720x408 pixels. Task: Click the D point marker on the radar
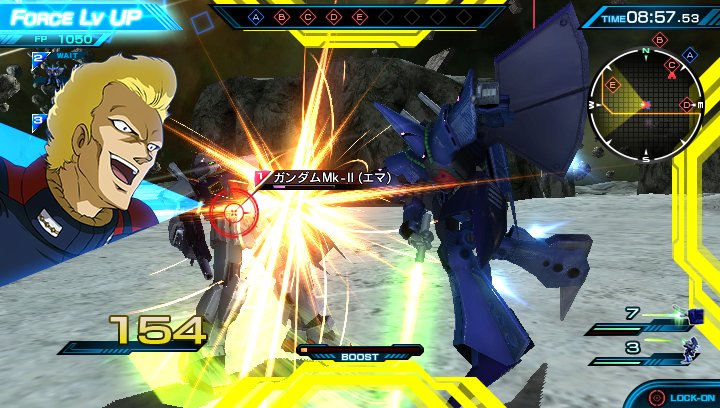(x=685, y=104)
